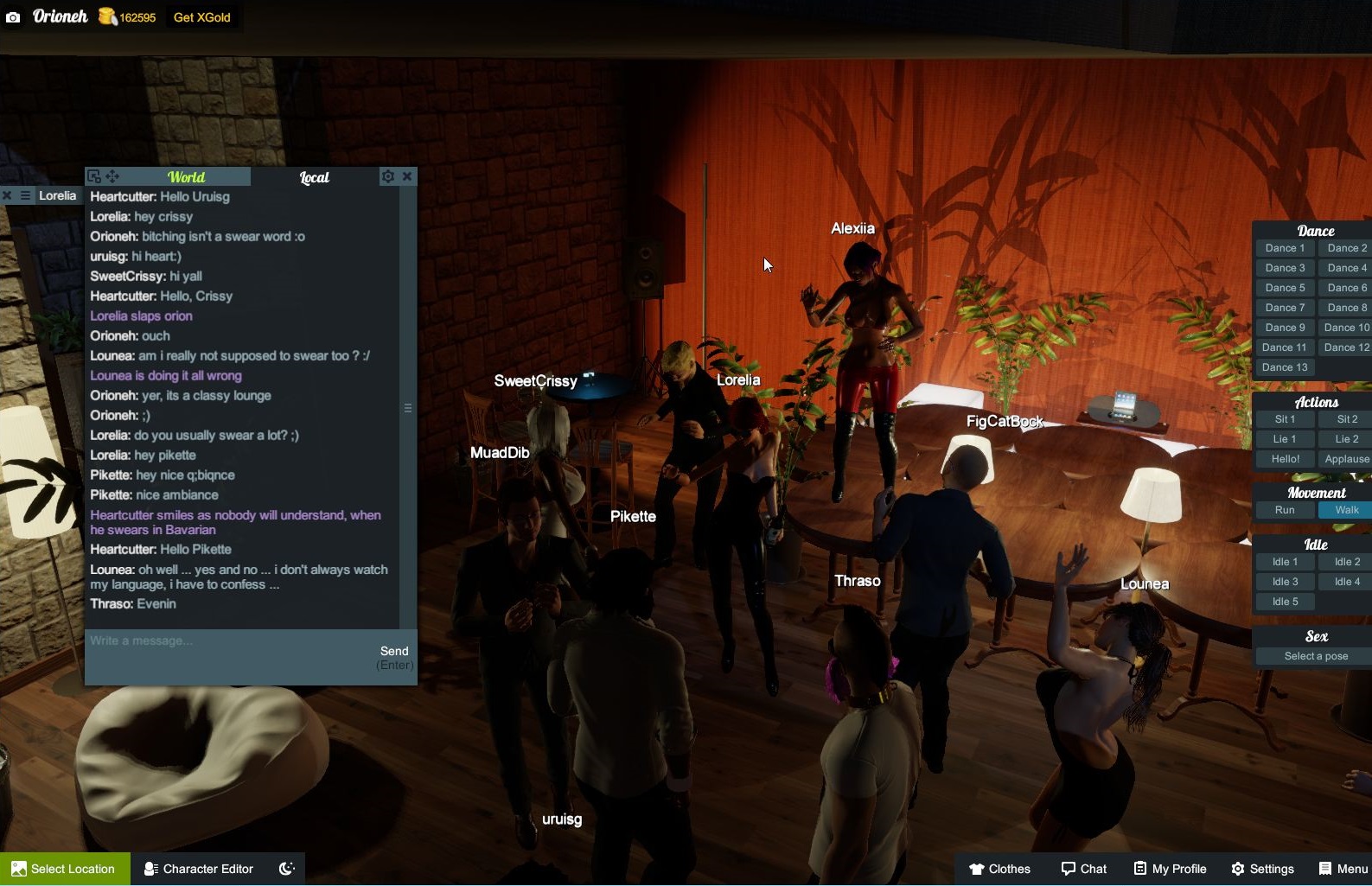Enable Walk movement mode

pyautogui.click(x=1345, y=510)
